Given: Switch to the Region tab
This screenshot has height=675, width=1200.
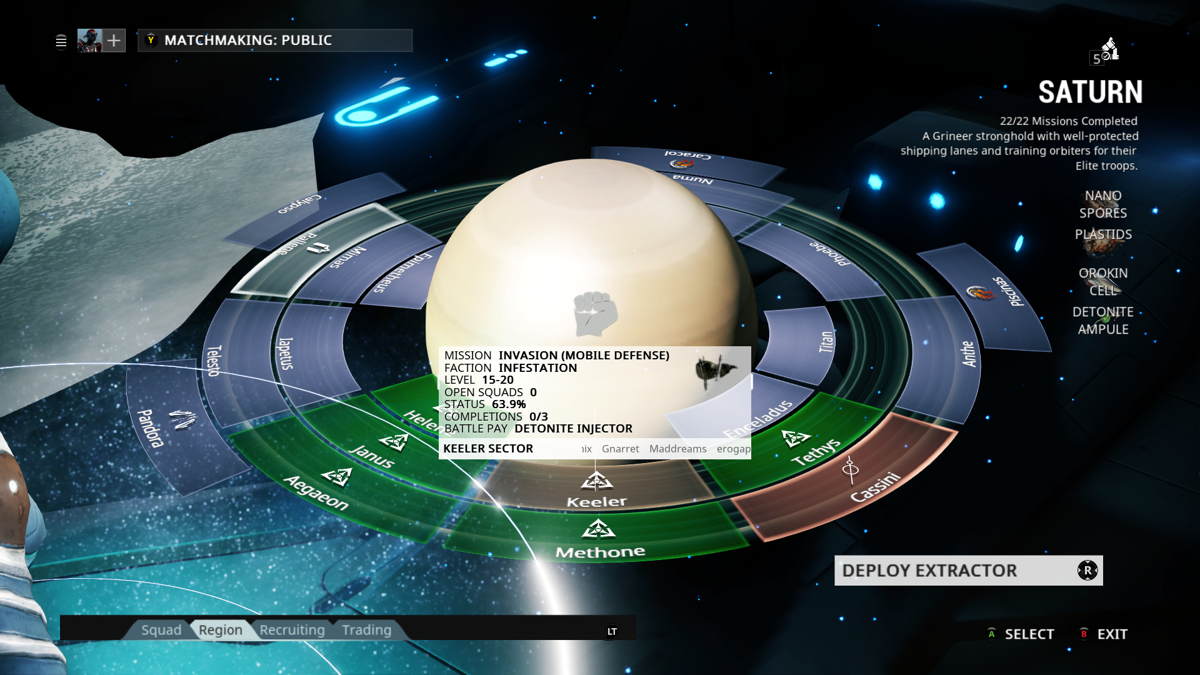Looking at the screenshot, I should pos(220,630).
